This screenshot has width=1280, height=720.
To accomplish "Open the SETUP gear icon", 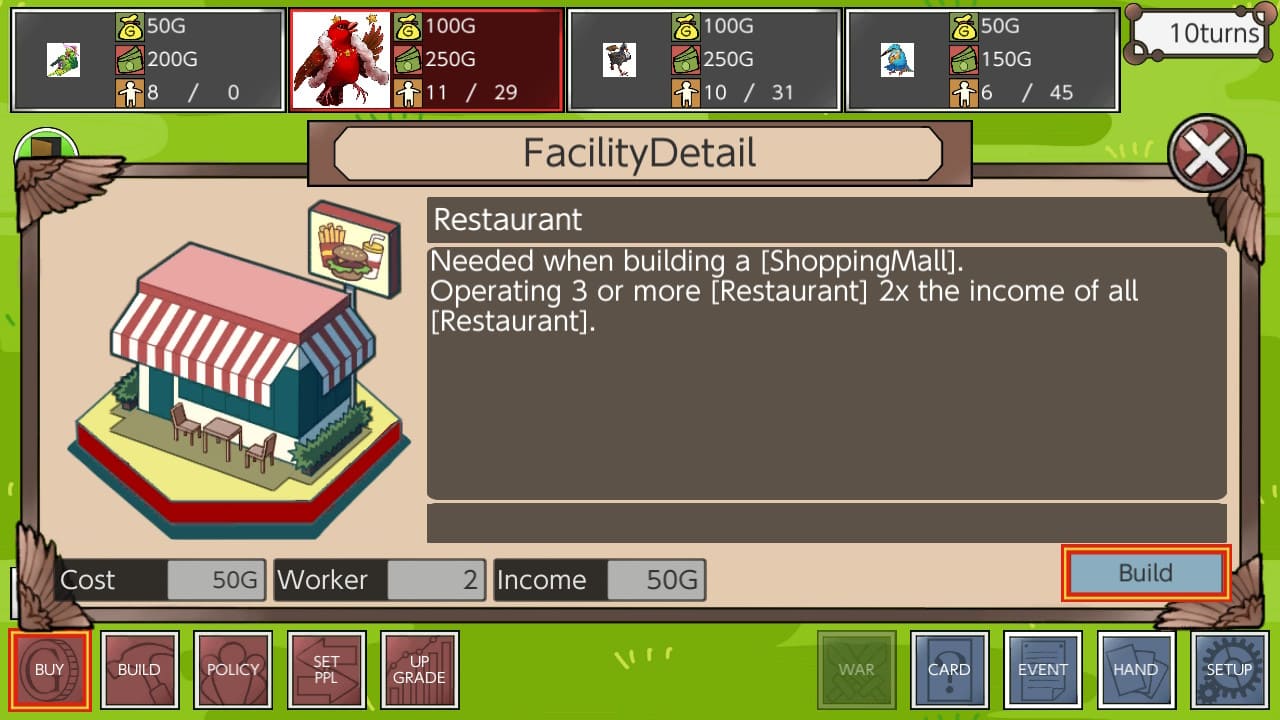I will (x=1229, y=669).
